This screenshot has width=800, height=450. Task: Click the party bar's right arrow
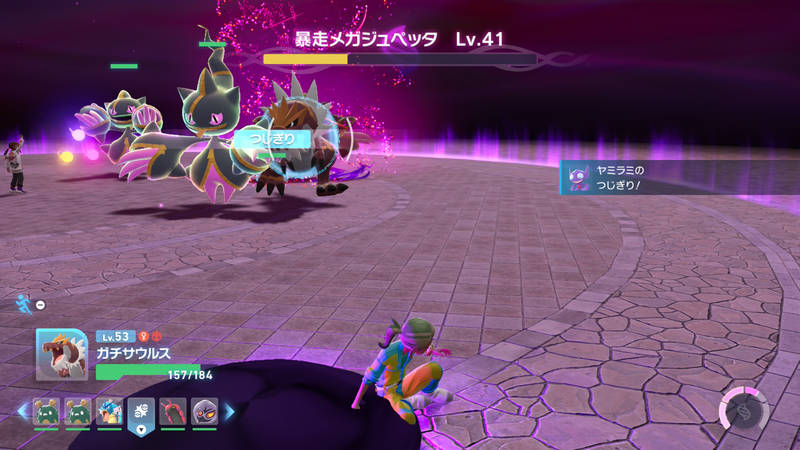click(x=229, y=411)
